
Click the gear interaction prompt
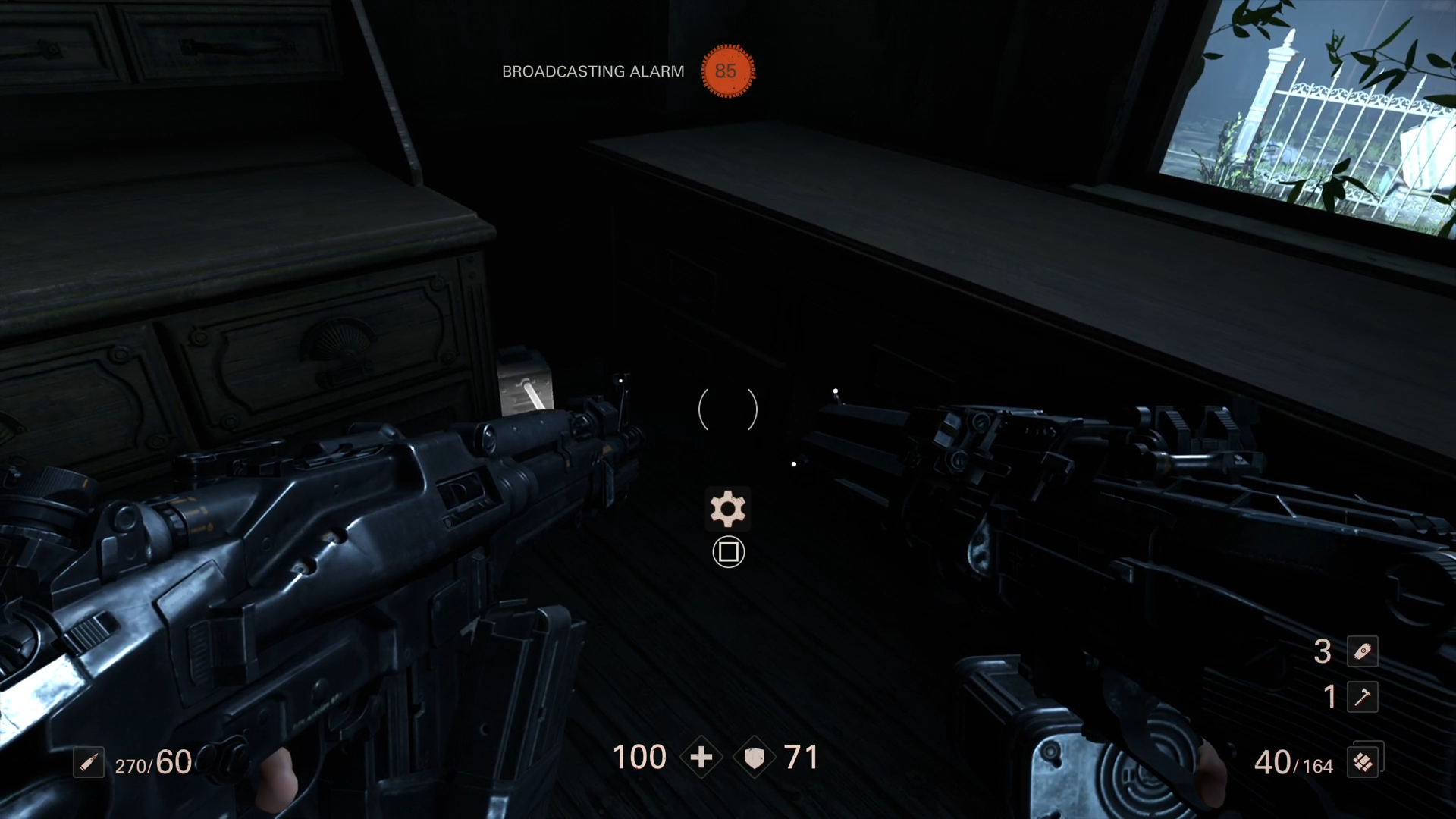727,509
